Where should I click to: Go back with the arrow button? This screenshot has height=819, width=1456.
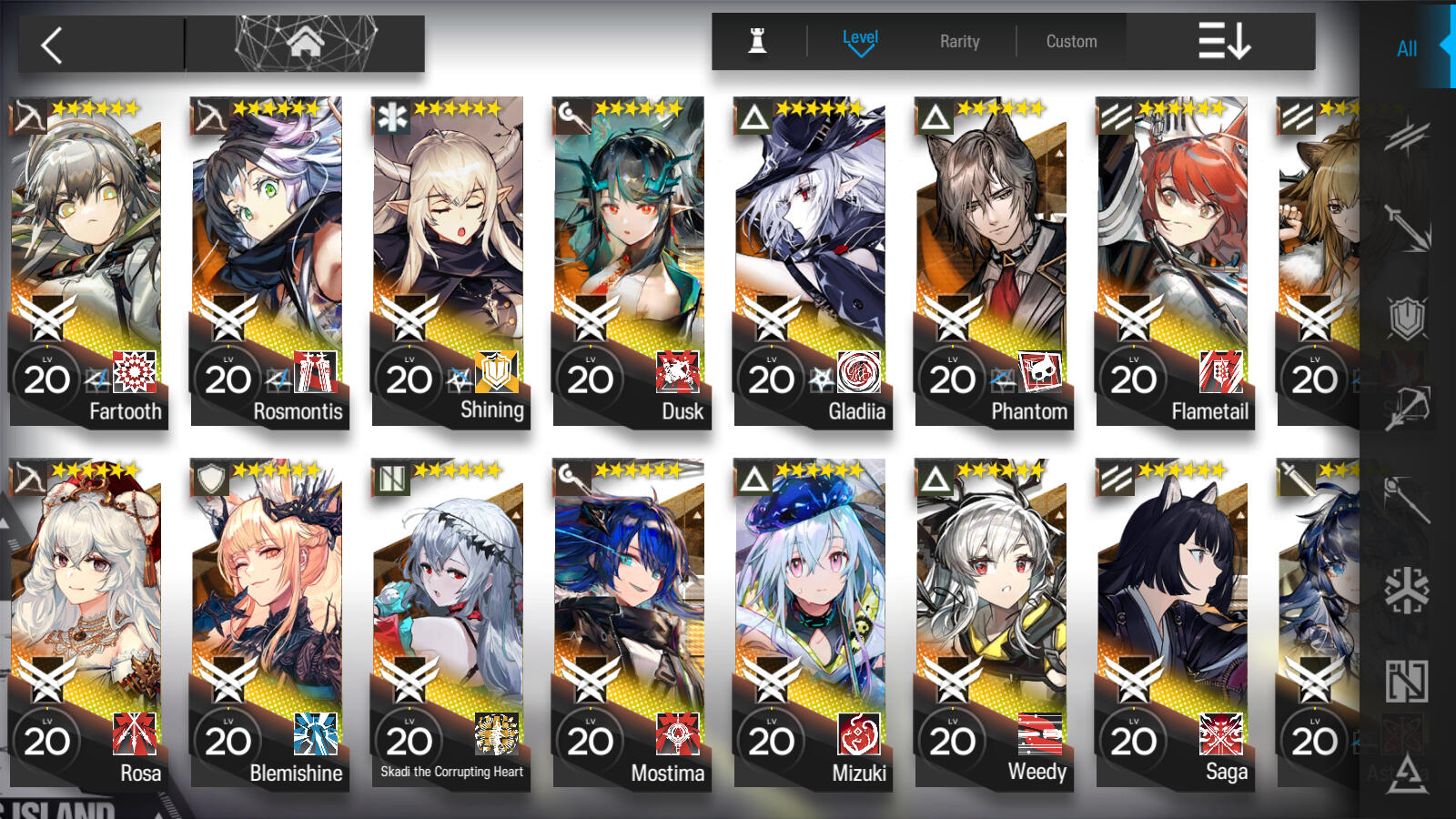(x=53, y=45)
